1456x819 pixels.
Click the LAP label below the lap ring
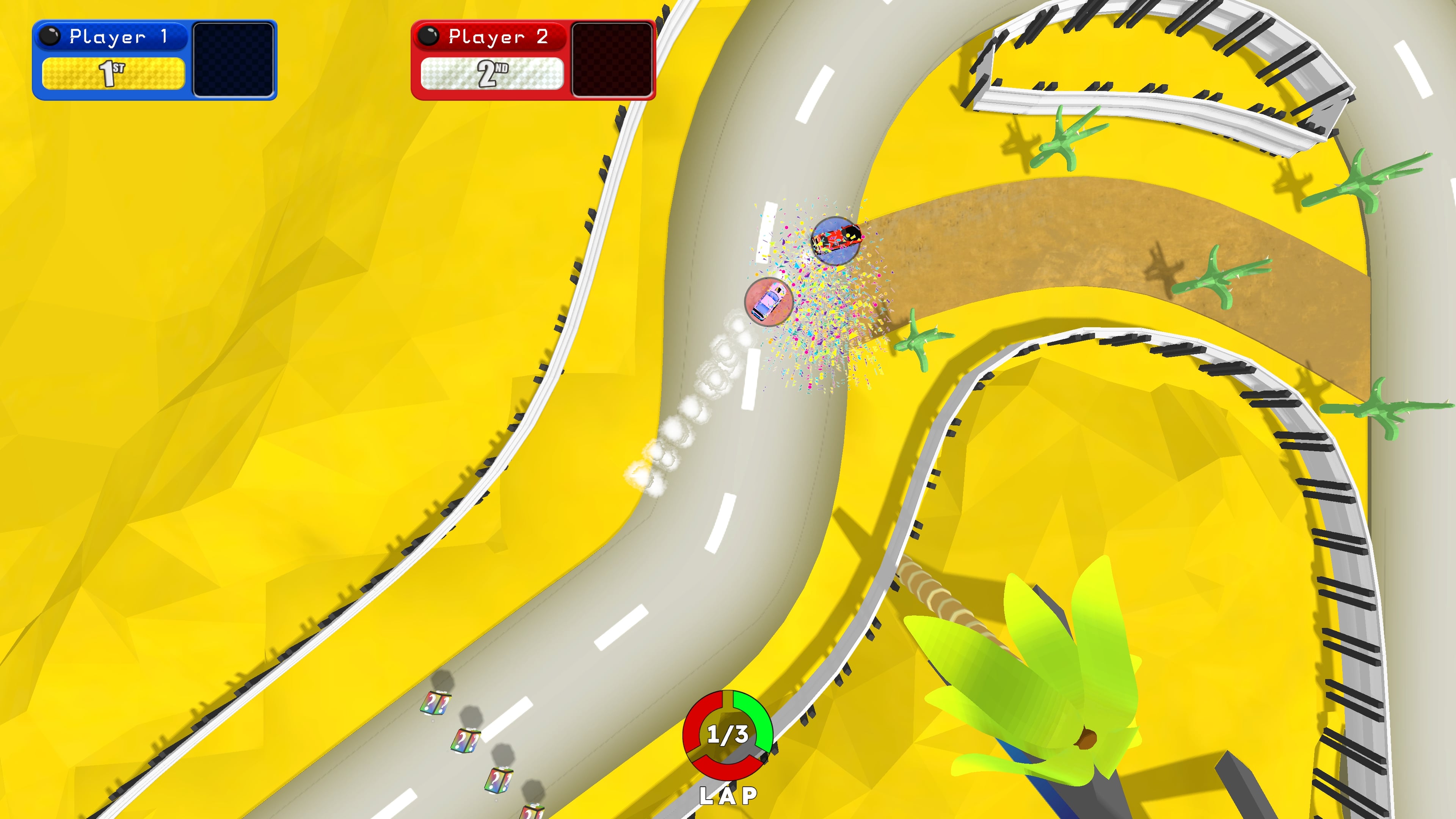point(728,796)
